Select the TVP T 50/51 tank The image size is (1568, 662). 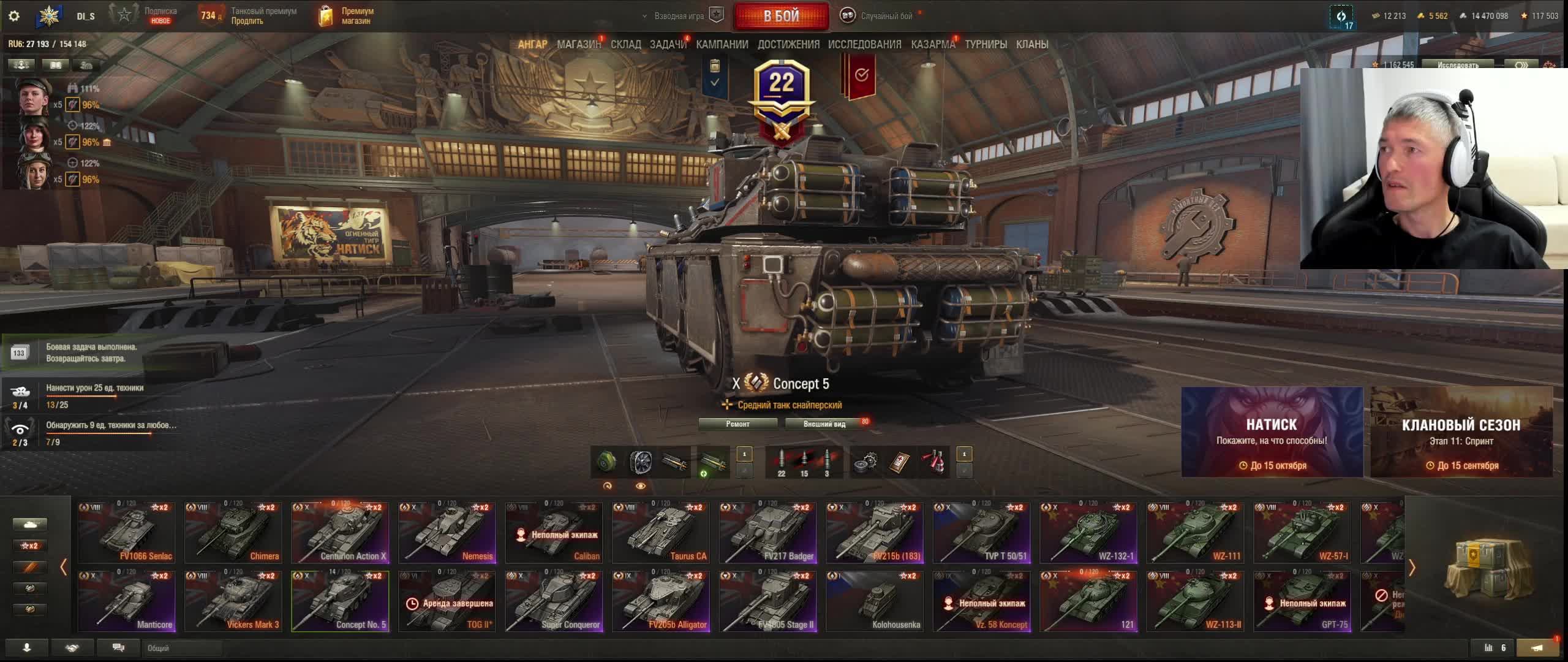(x=981, y=532)
